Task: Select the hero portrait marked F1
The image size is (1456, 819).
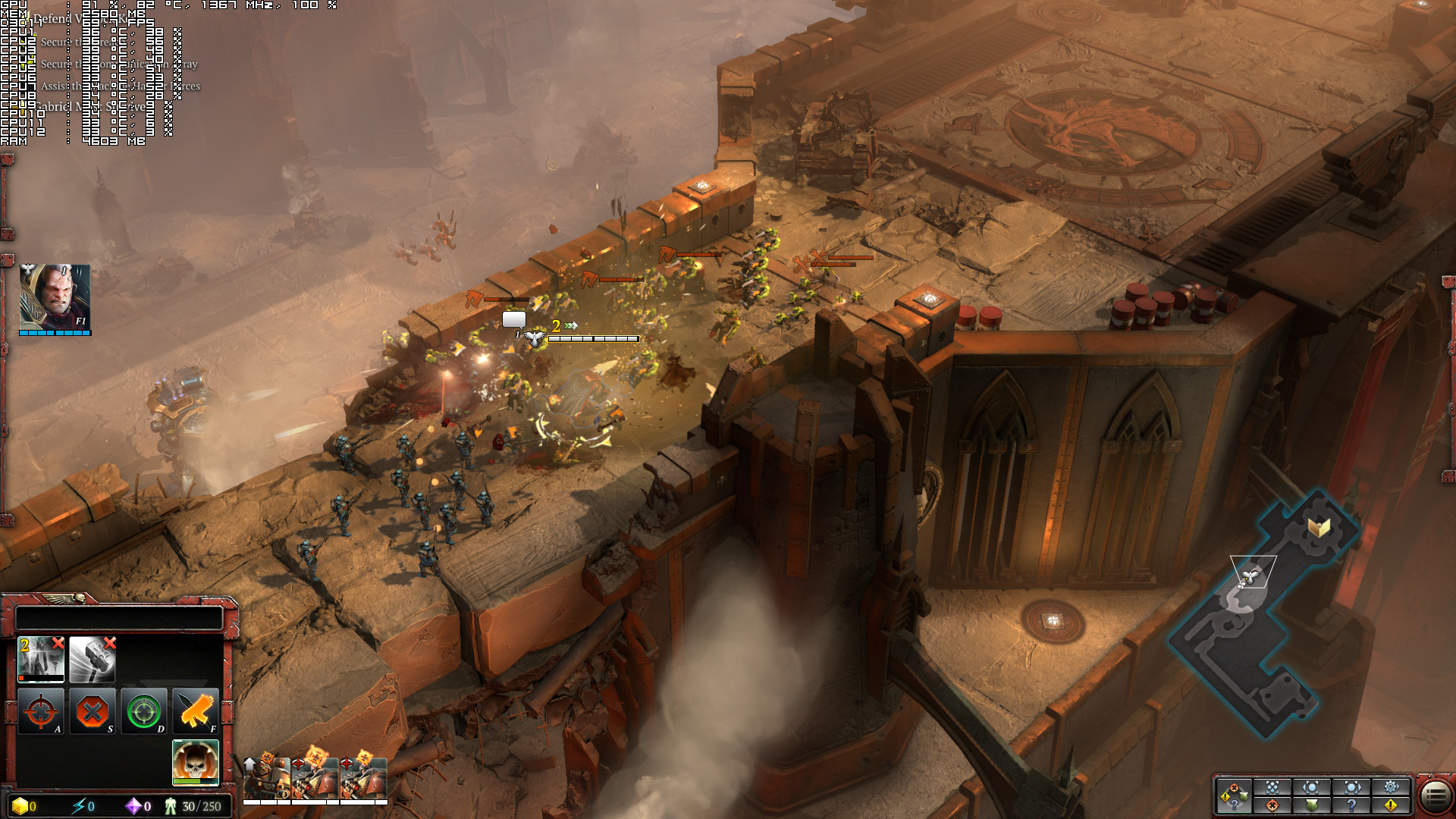Action: (x=55, y=298)
